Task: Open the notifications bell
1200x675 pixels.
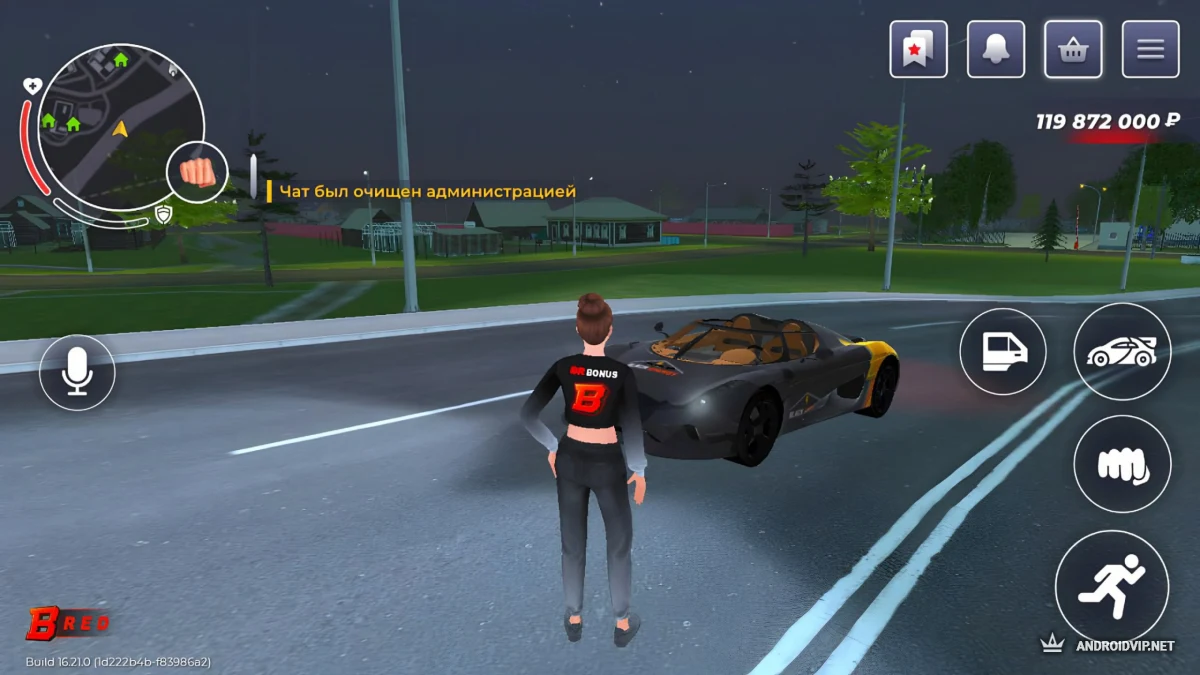Action: [x=996, y=49]
